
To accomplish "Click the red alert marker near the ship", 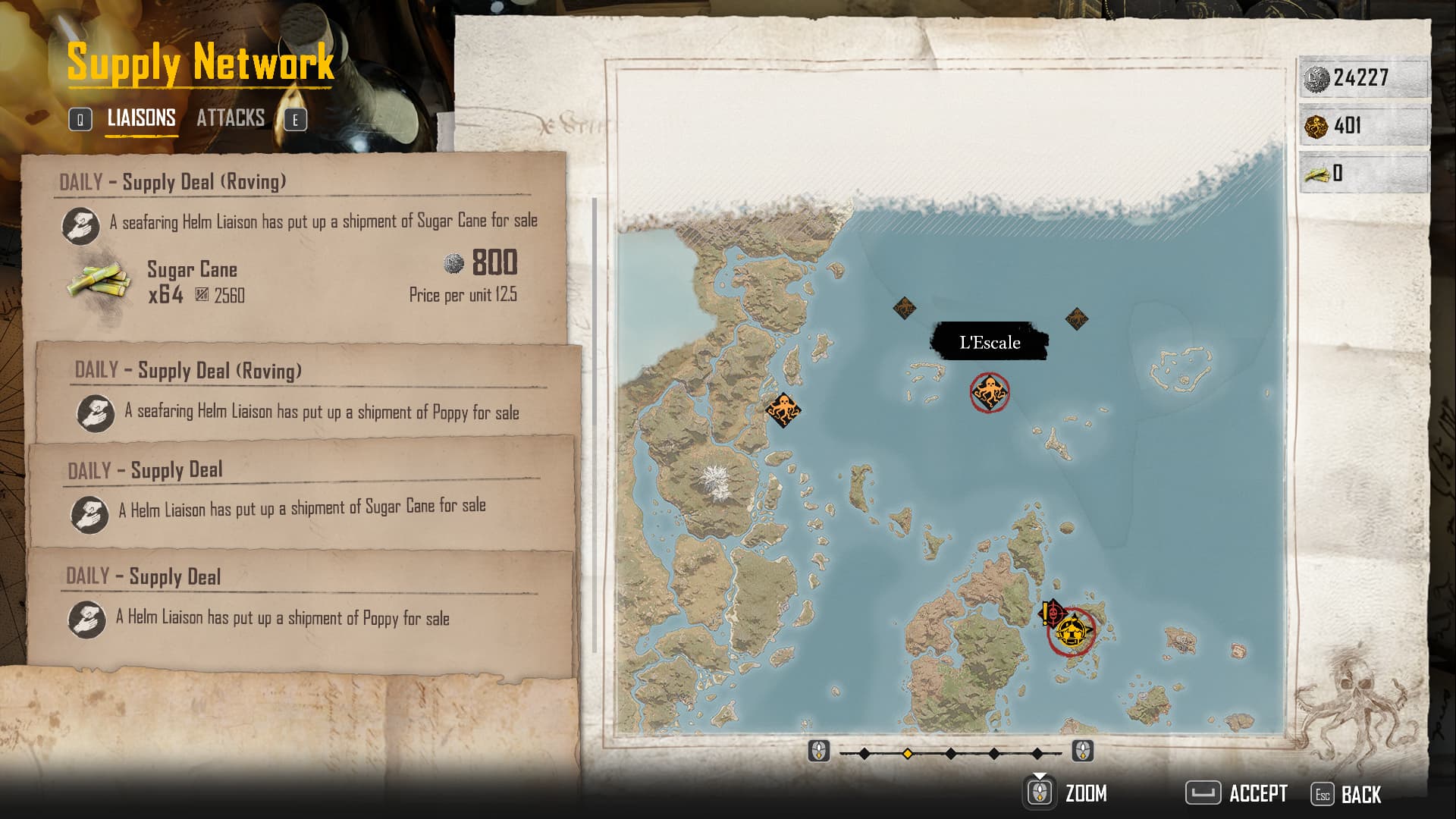I will pos(1051,611).
